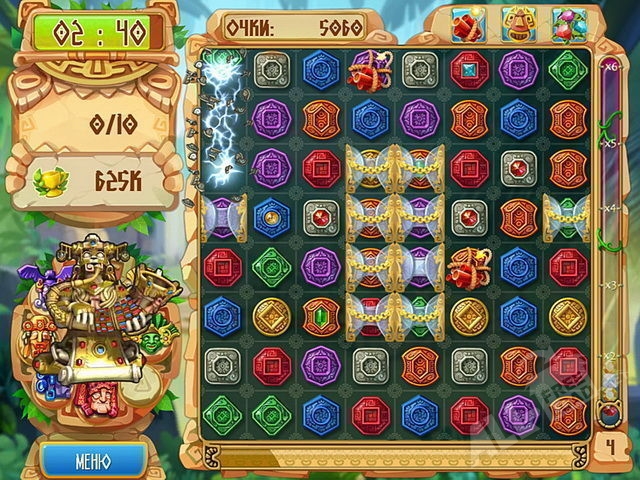Choose the blue tile with yellow gem

pos(271,218)
